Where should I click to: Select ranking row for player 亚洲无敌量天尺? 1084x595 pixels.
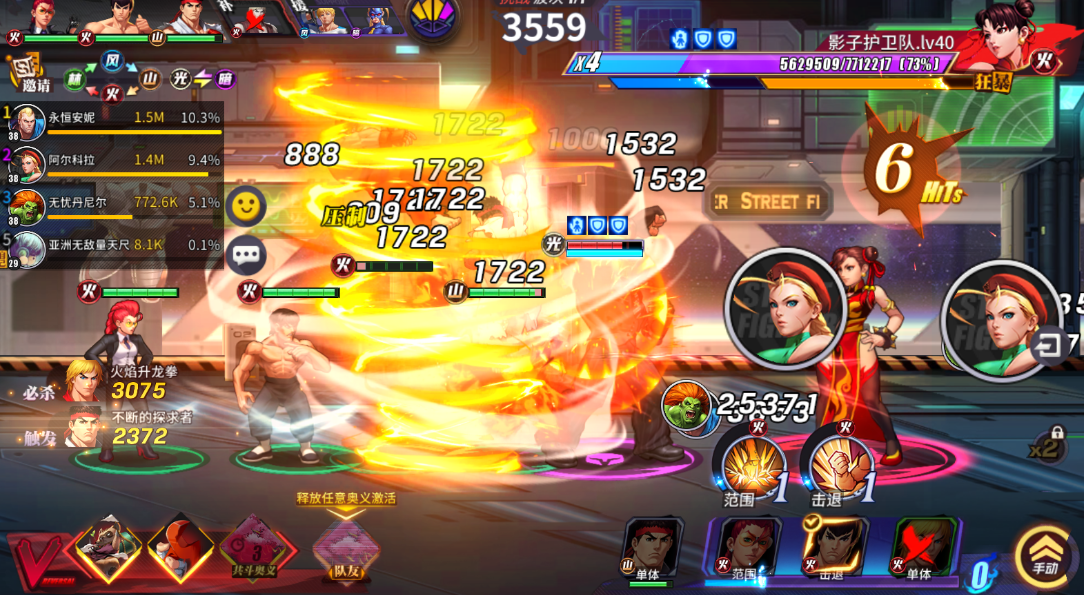115,246
